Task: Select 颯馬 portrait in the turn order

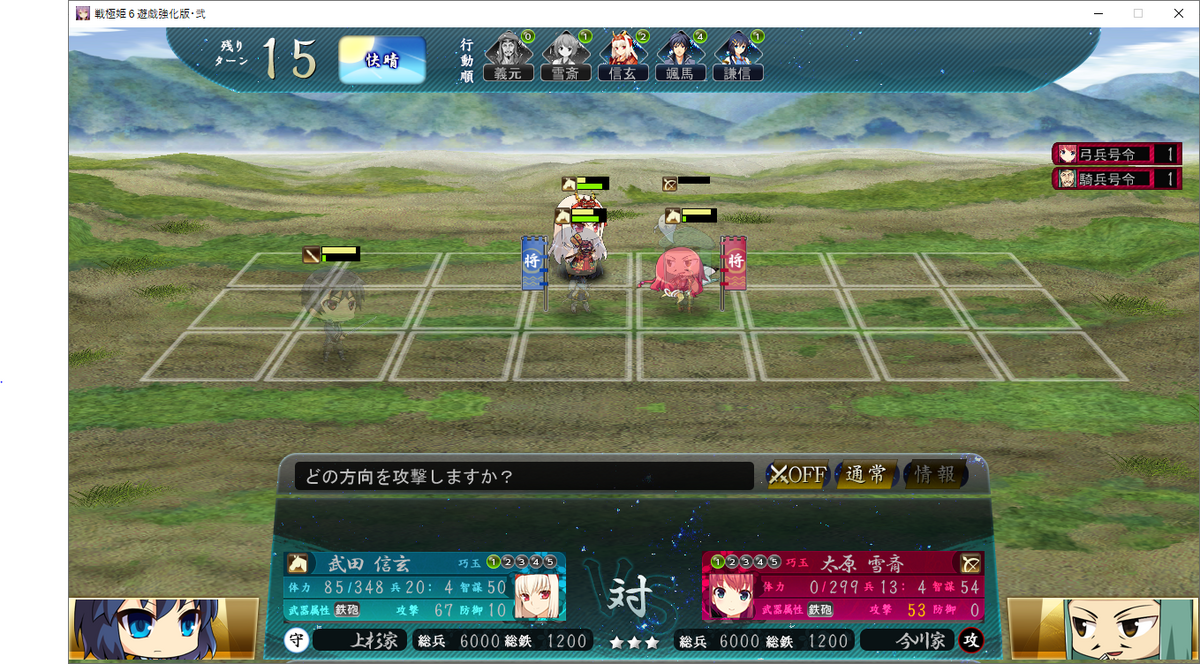Action: pyautogui.click(x=681, y=56)
